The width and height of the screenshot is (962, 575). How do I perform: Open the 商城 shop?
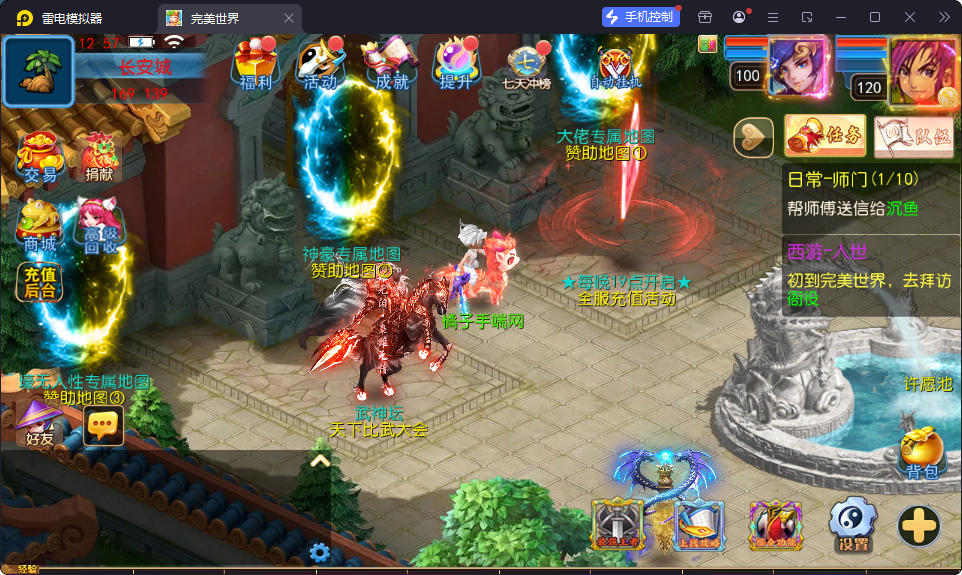tap(39, 226)
